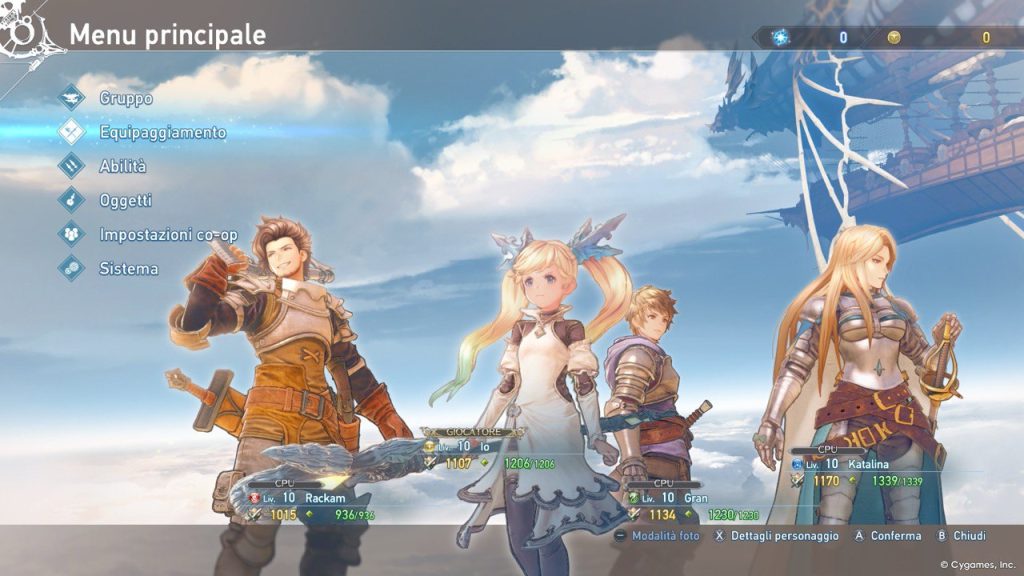Select the Sistema menu entry
The height and width of the screenshot is (576, 1024).
128,268
